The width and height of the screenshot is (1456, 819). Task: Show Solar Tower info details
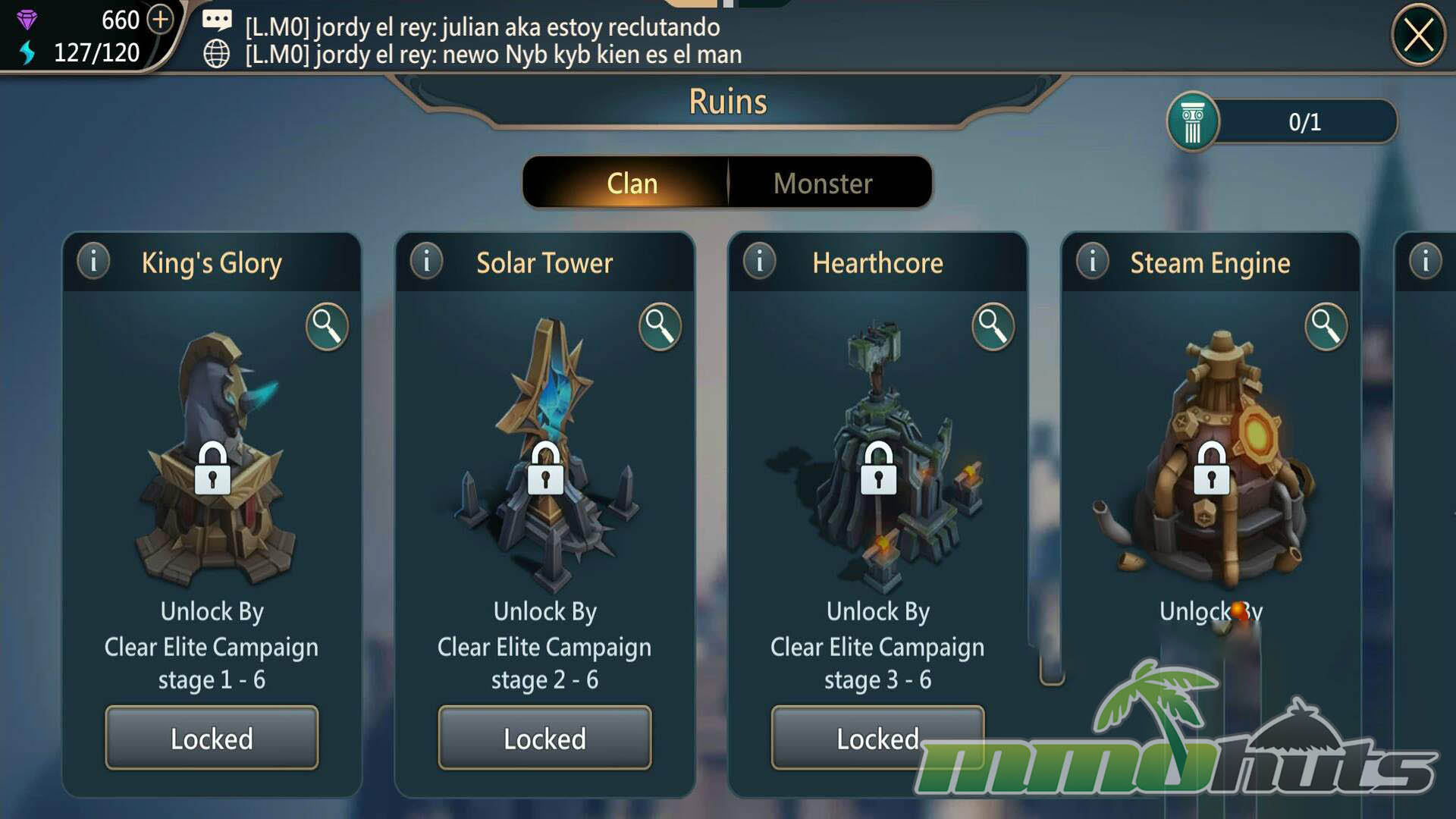(x=427, y=262)
